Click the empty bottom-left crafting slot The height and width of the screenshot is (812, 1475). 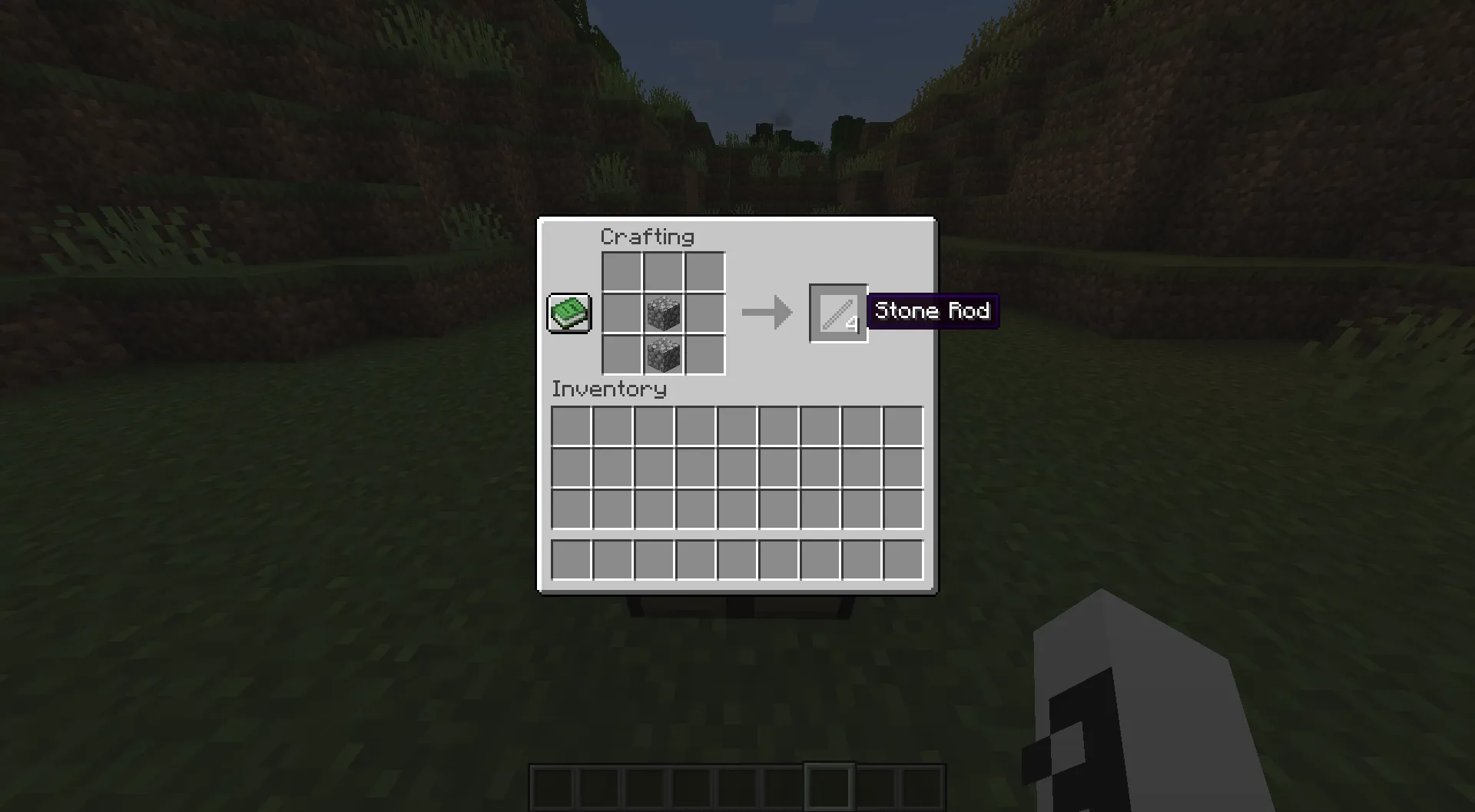tap(623, 354)
